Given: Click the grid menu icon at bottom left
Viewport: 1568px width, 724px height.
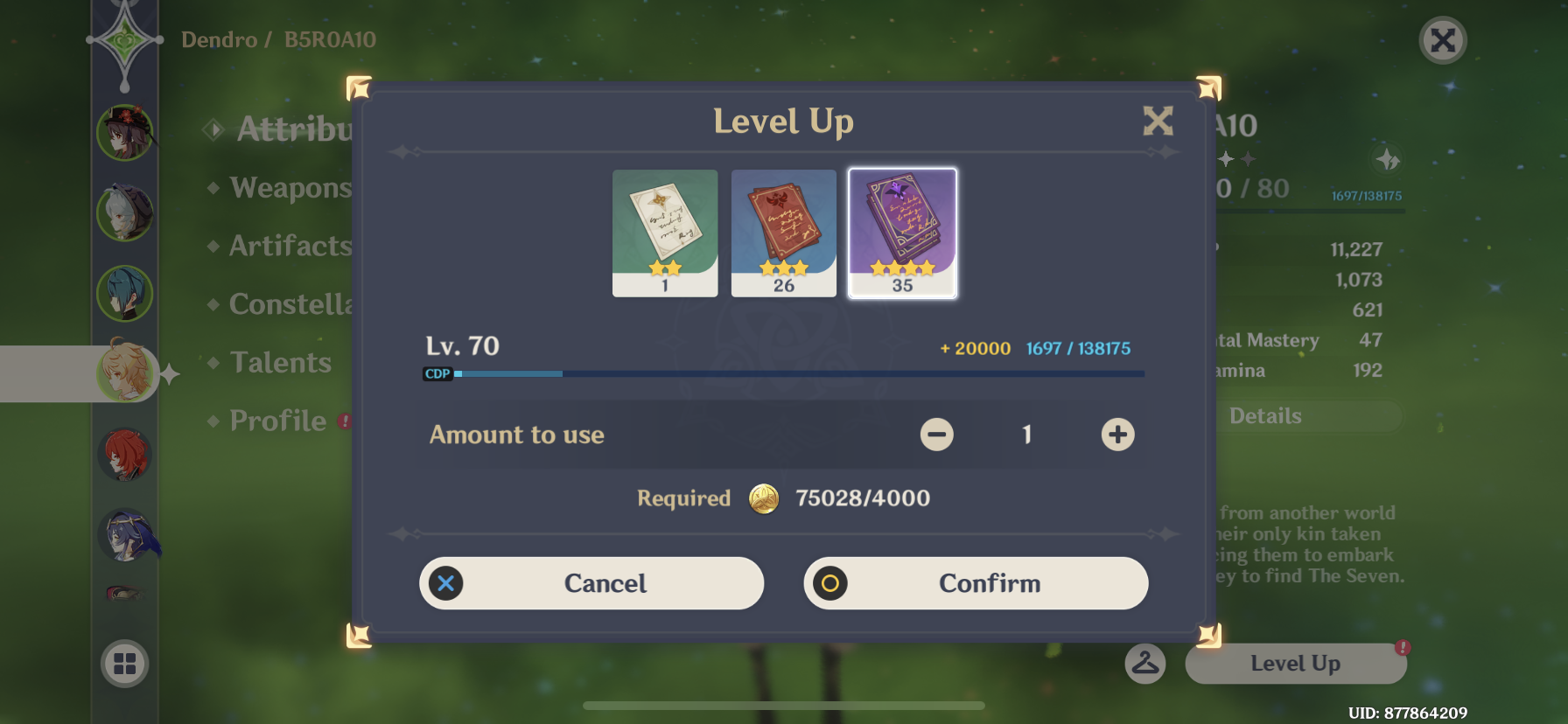Looking at the screenshot, I should [124, 664].
